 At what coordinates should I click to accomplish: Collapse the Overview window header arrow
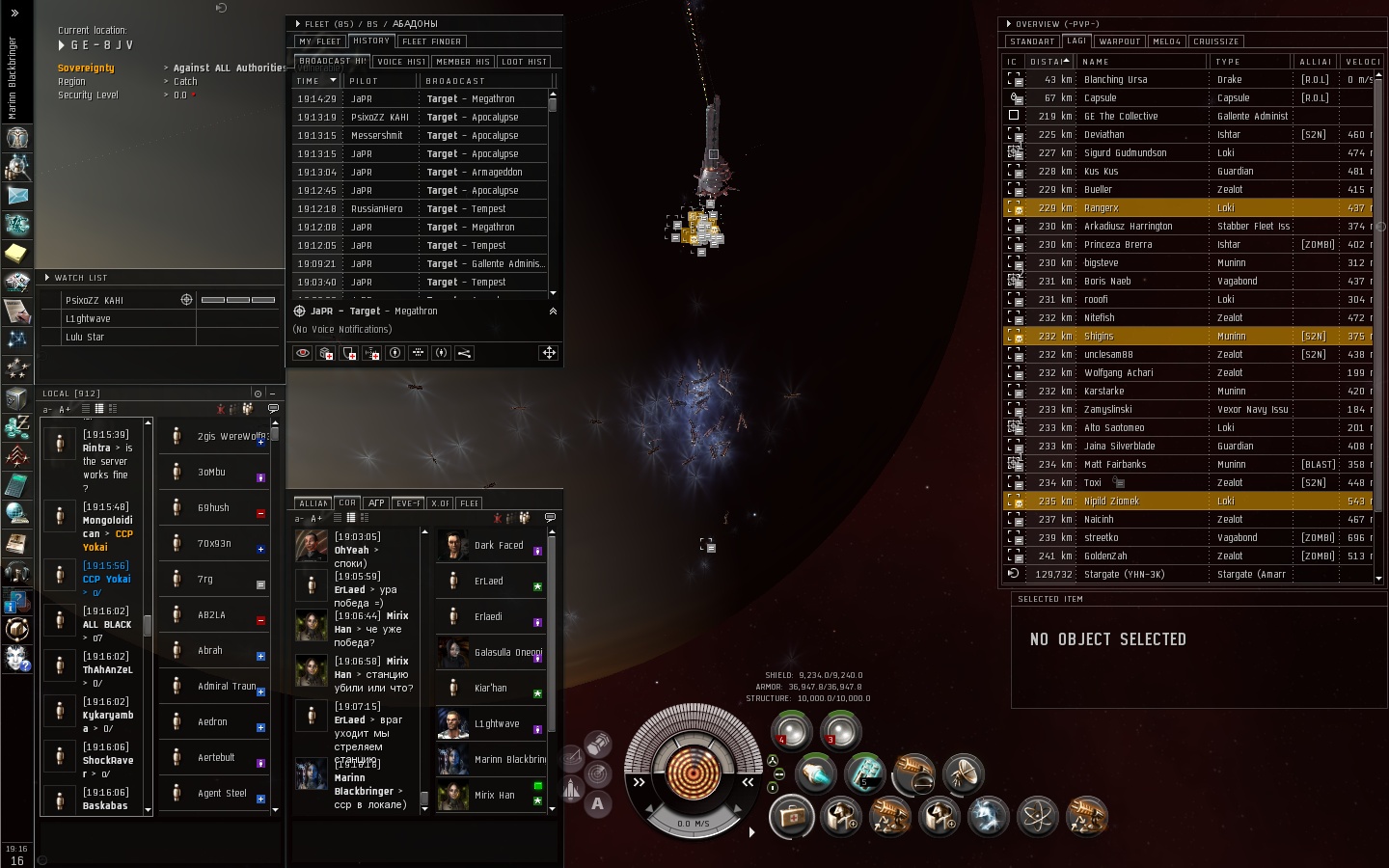(1009, 24)
